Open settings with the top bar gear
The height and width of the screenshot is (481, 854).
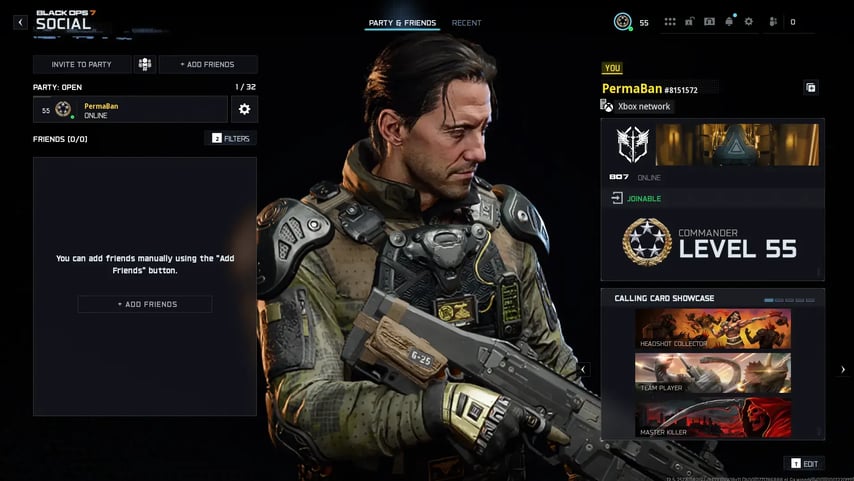pos(748,21)
